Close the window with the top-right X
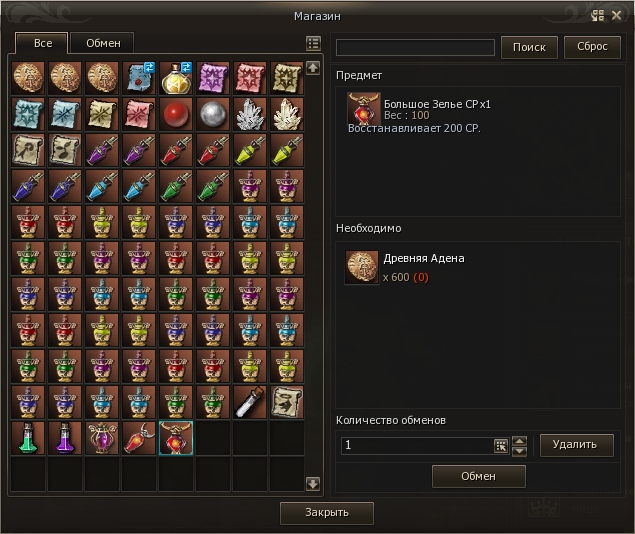This screenshot has width=635, height=534. (x=619, y=15)
